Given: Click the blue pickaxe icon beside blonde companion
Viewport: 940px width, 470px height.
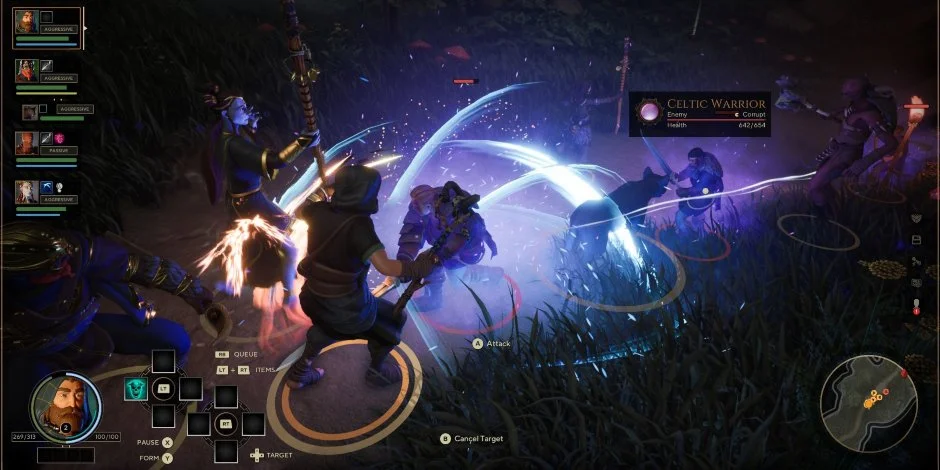Looking at the screenshot, I should [x=46, y=186].
